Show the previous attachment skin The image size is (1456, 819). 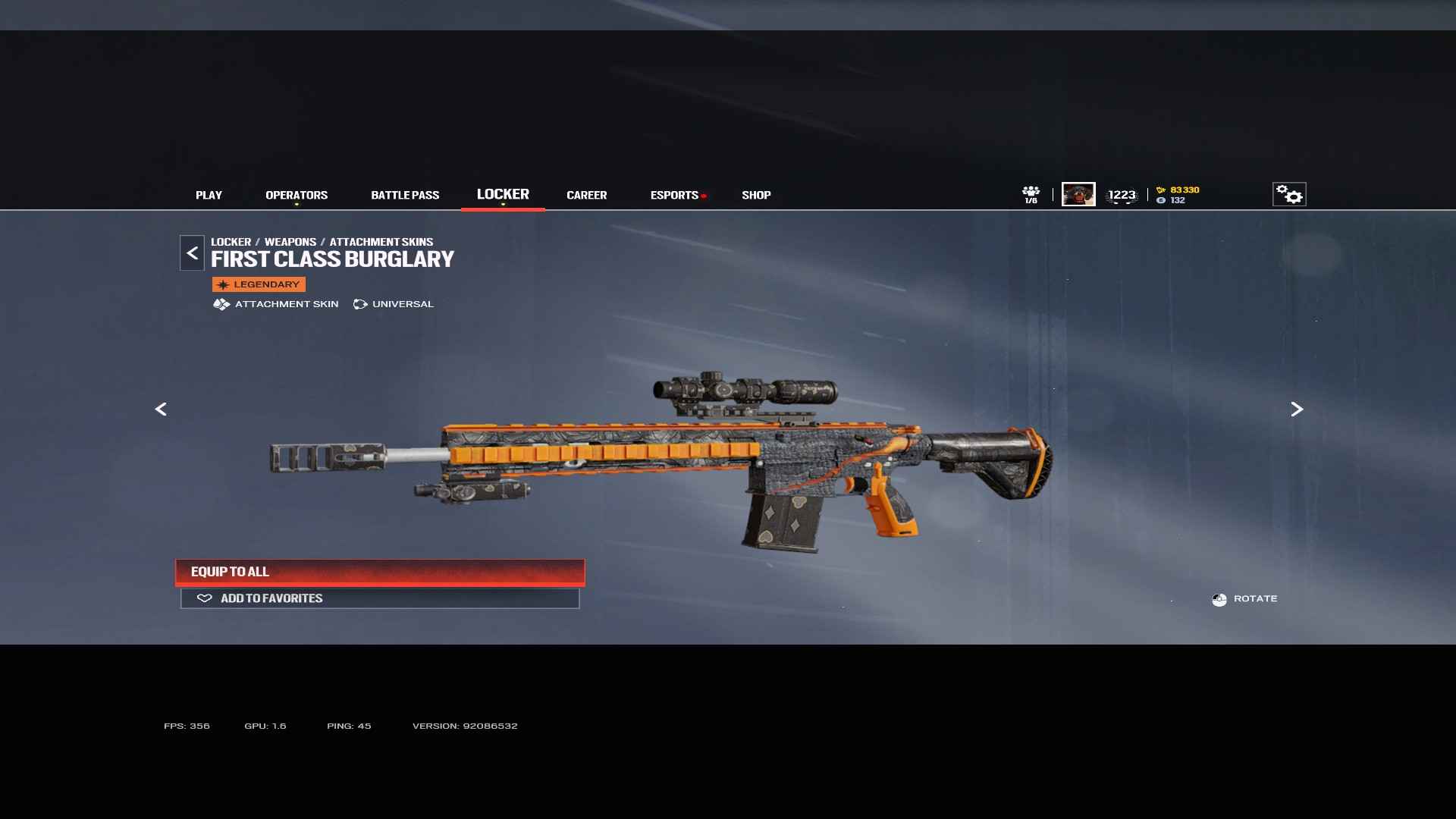pyautogui.click(x=161, y=409)
